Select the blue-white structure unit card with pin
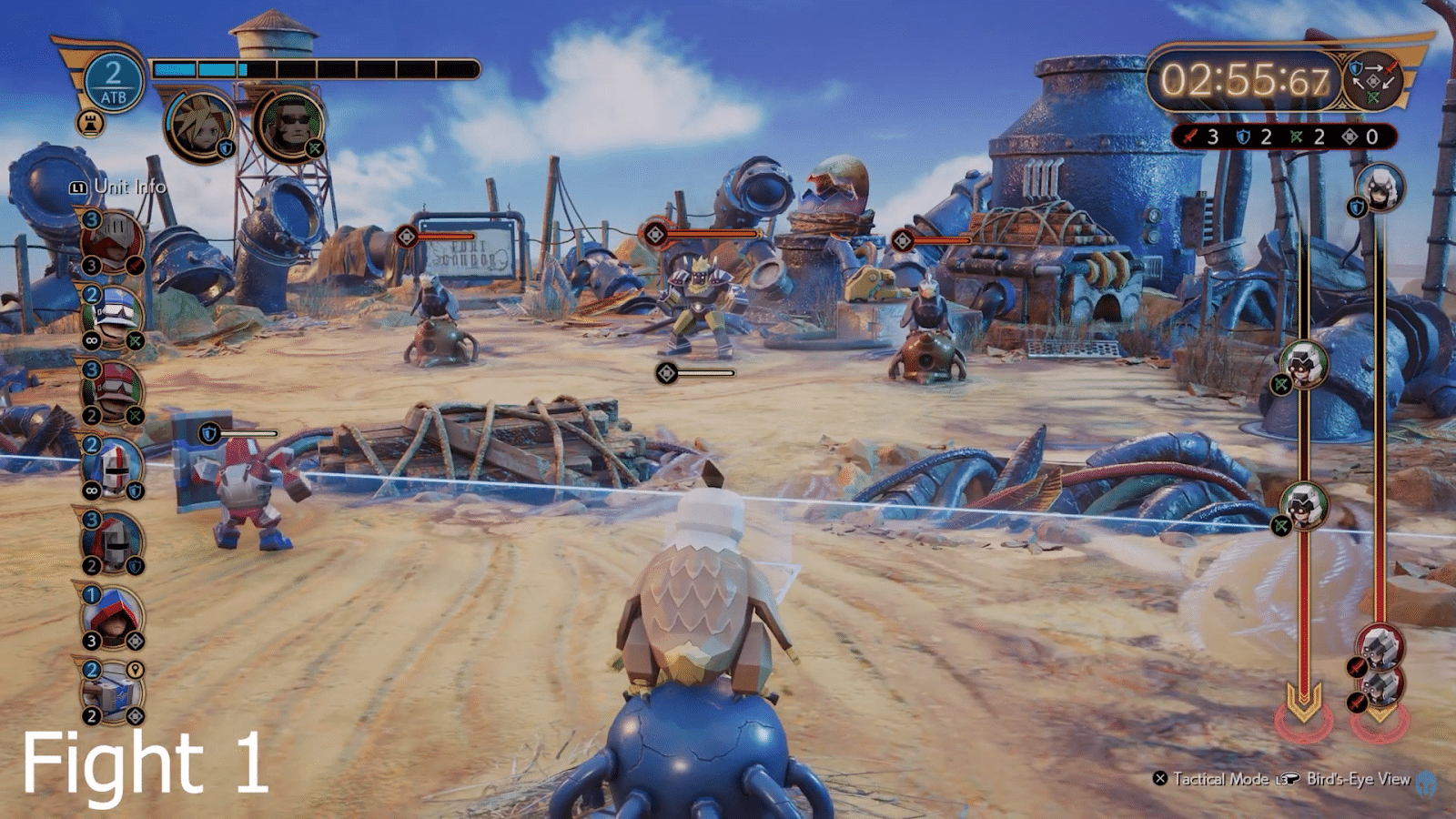 tap(112, 693)
